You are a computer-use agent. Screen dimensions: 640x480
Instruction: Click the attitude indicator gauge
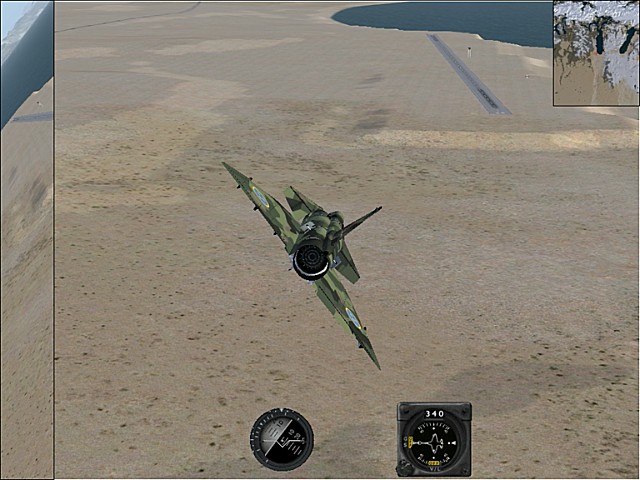282,439
